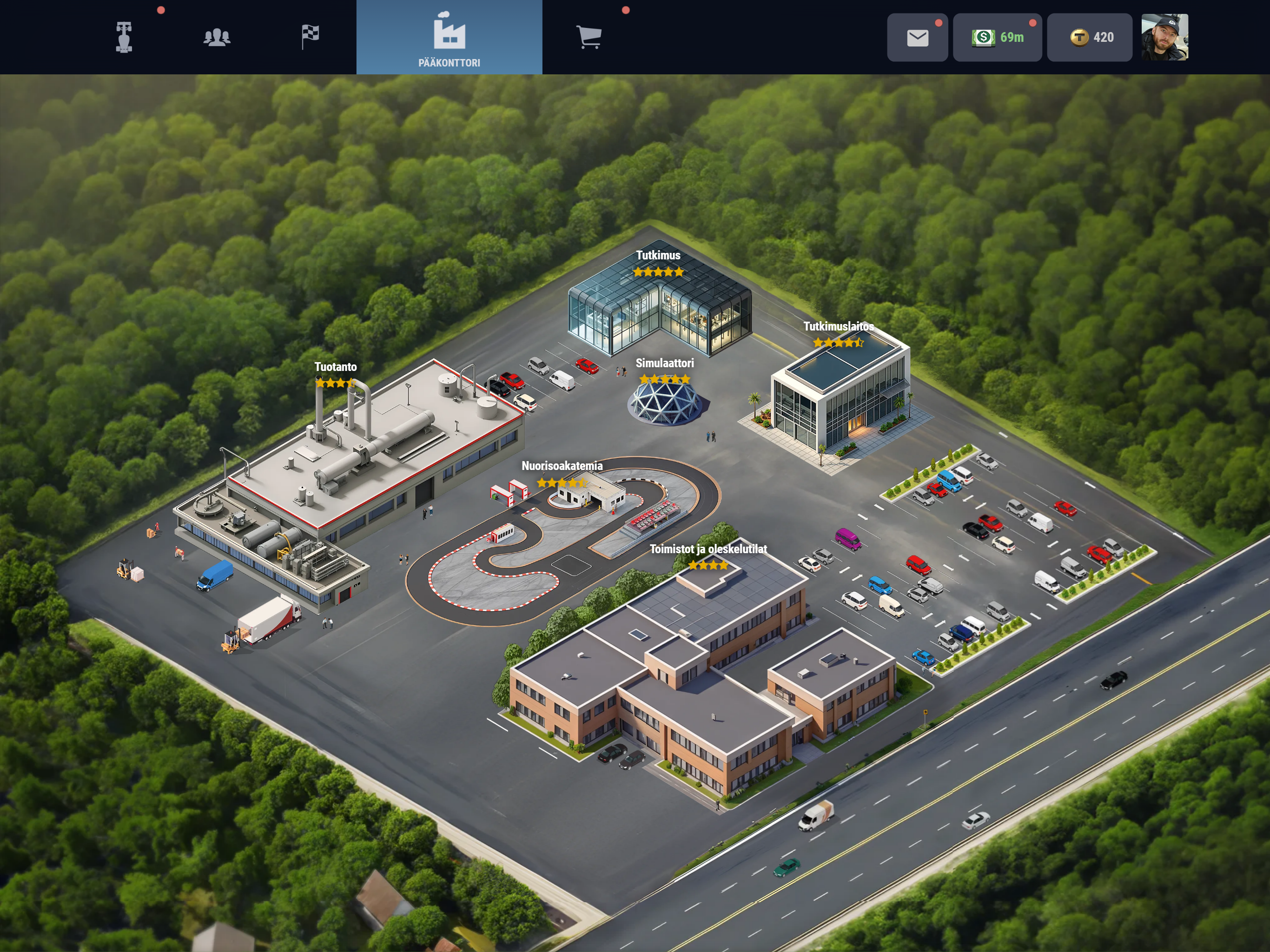Switch to the team staff tab
This screenshot has width=1270, height=952.
coord(217,37)
